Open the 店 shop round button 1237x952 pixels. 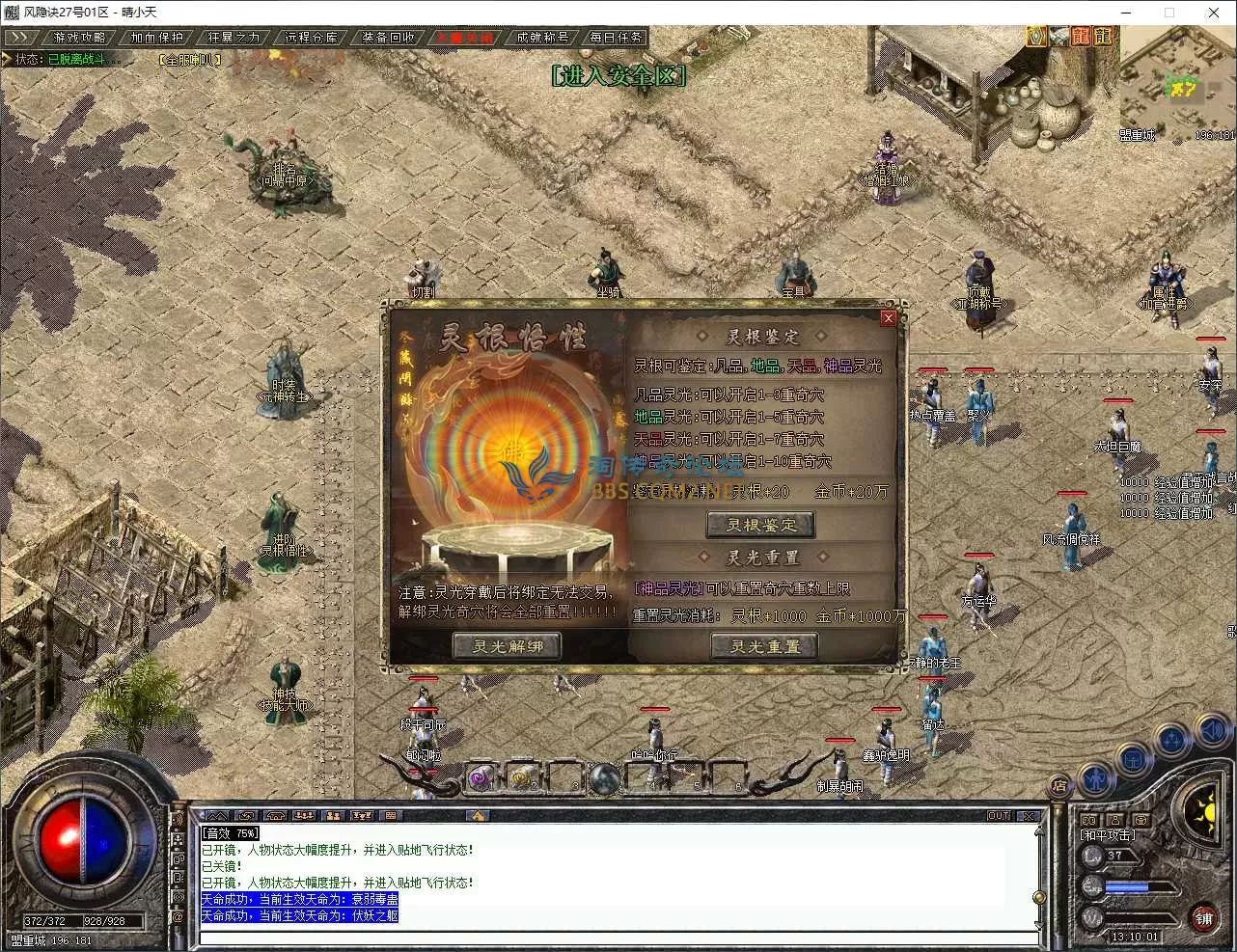tap(1059, 785)
